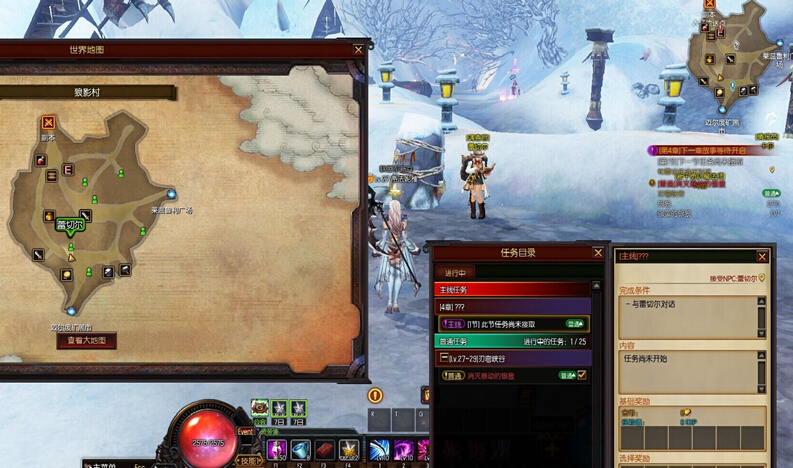This screenshot has height=468, width=793.
Task: Activate the blue slash skill in slot 1
Action: (380, 450)
